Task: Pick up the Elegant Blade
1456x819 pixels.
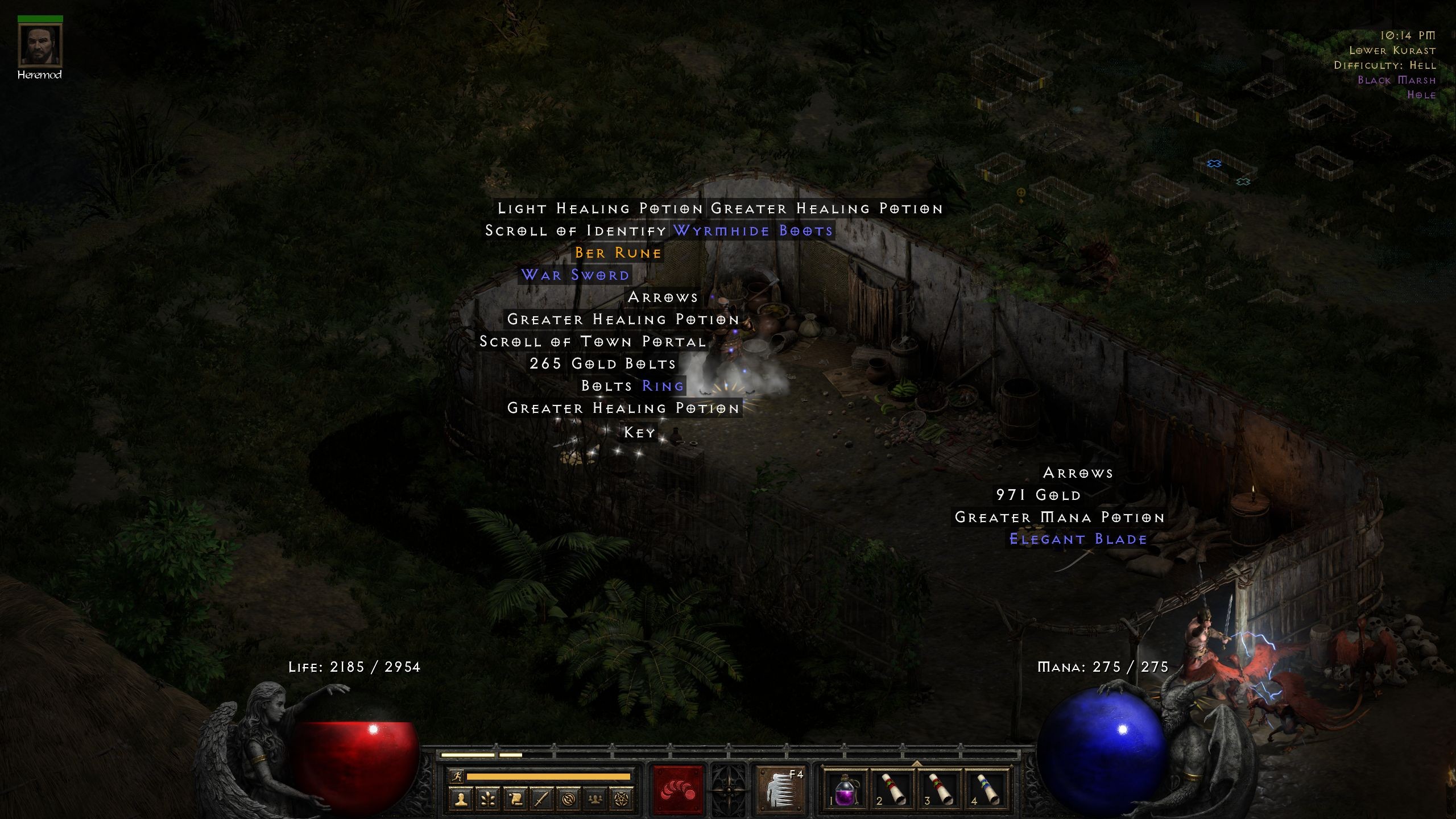Action: [1077, 539]
